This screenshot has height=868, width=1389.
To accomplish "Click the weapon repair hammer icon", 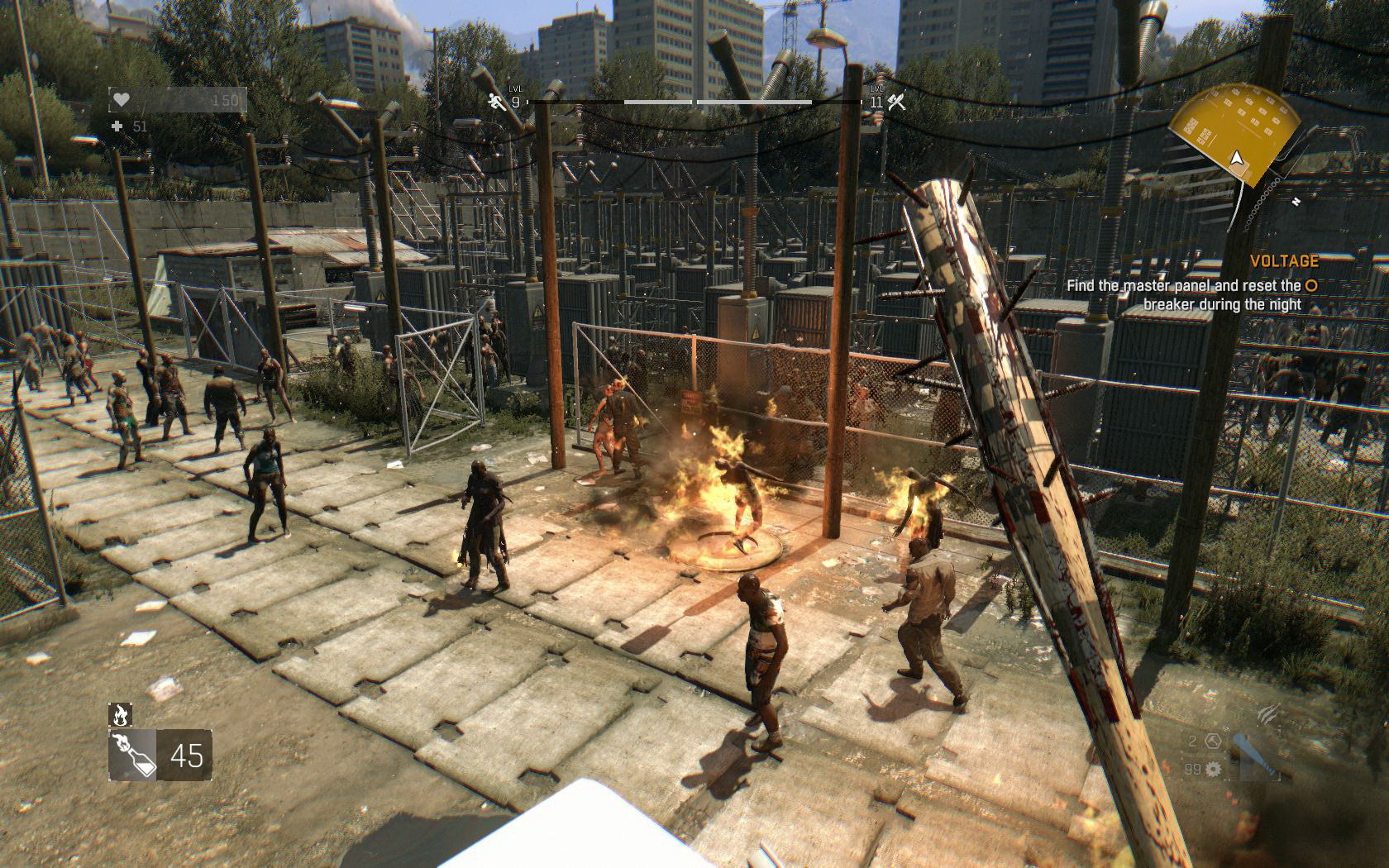I will 1212,741.
